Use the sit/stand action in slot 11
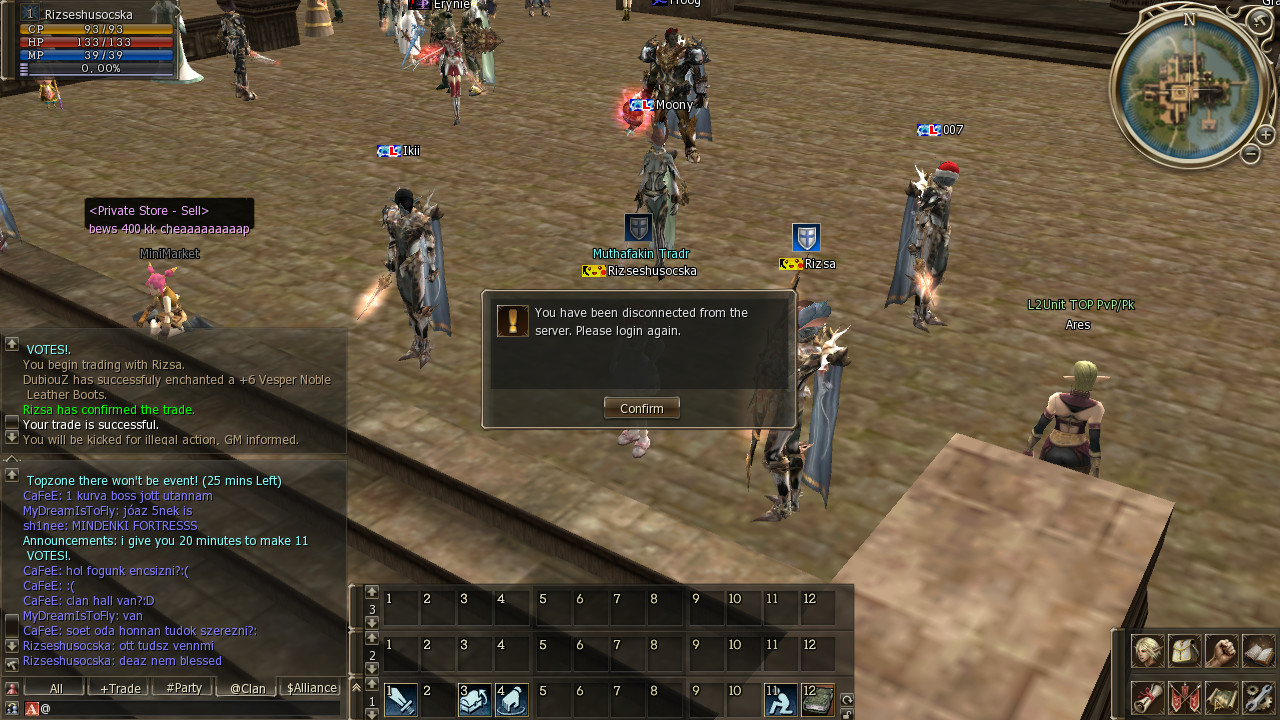 click(781, 700)
